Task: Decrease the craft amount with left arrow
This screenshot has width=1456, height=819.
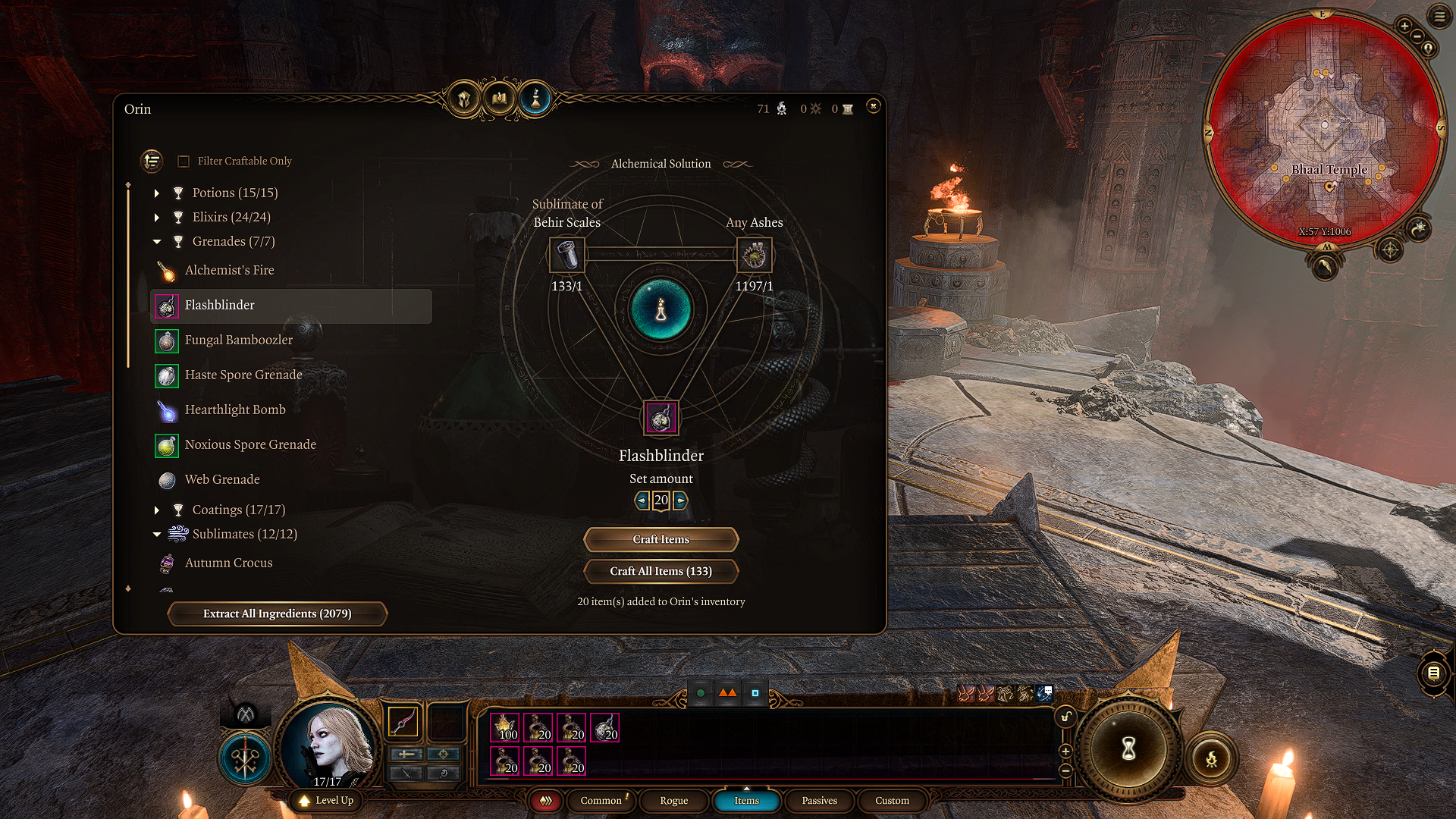Action: [642, 500]
